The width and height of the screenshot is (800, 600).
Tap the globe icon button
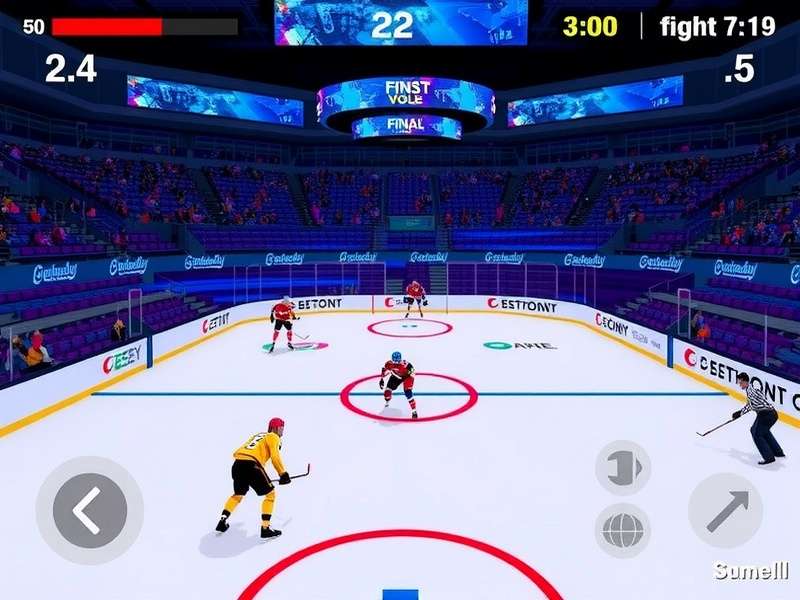tap(623, 530)
